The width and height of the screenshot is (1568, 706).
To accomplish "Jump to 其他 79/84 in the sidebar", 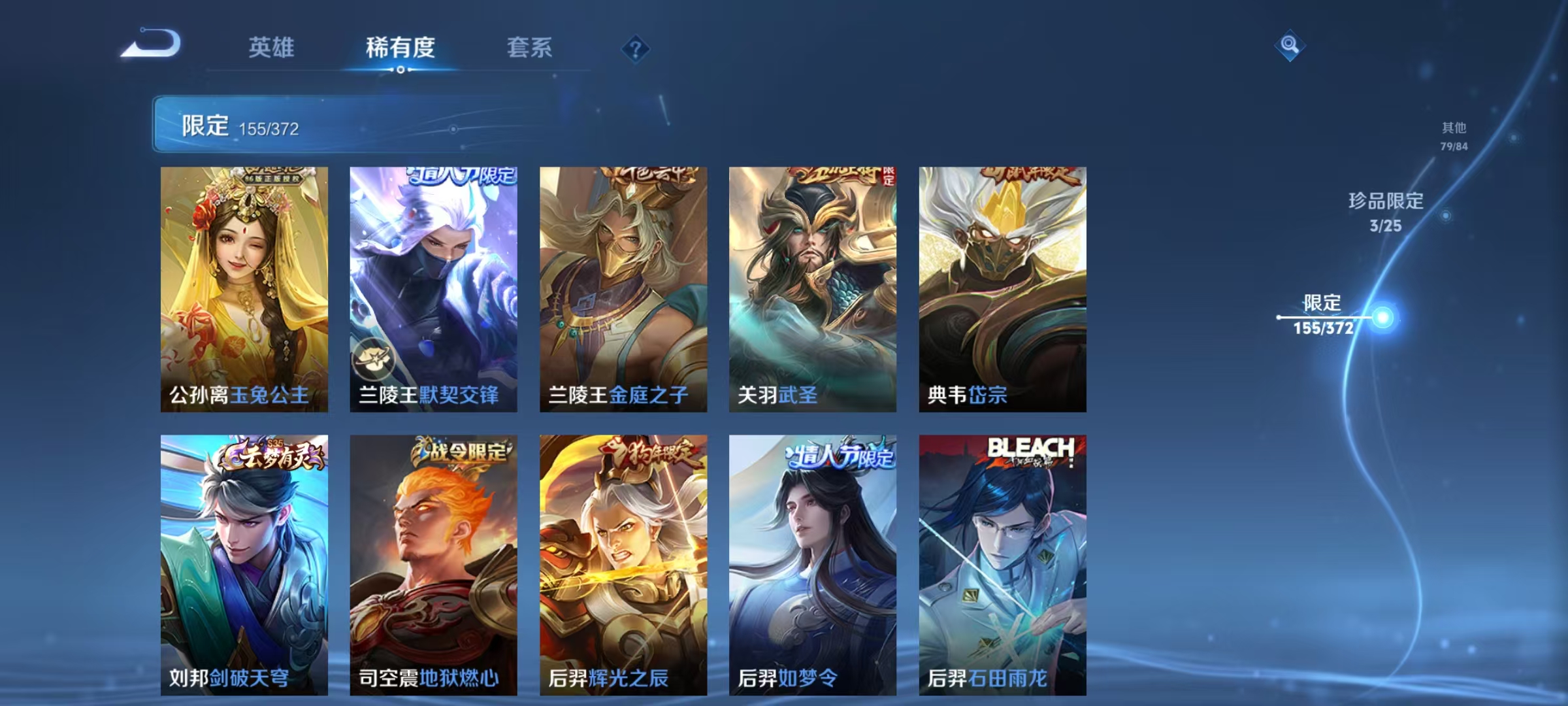I will coord(1455,134).
